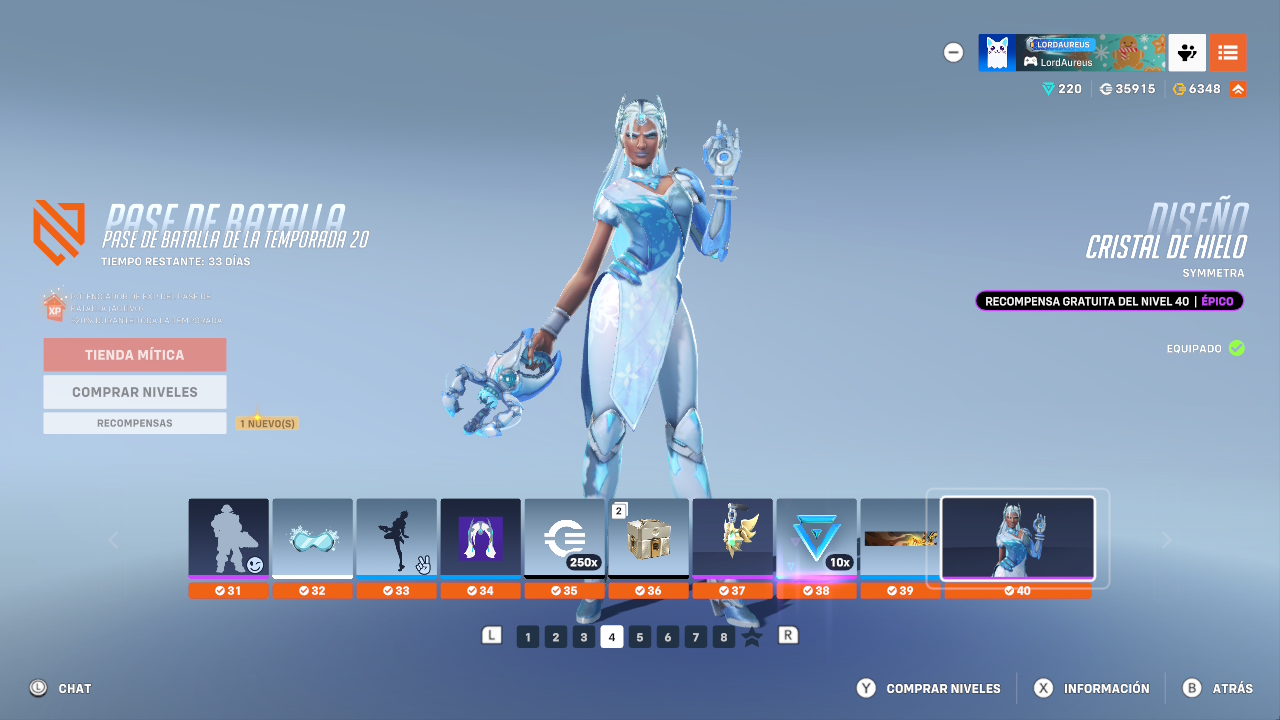1280x720 pixels.
Task: Open the TIENDA MÍTICA button
Action: (134, 354)
